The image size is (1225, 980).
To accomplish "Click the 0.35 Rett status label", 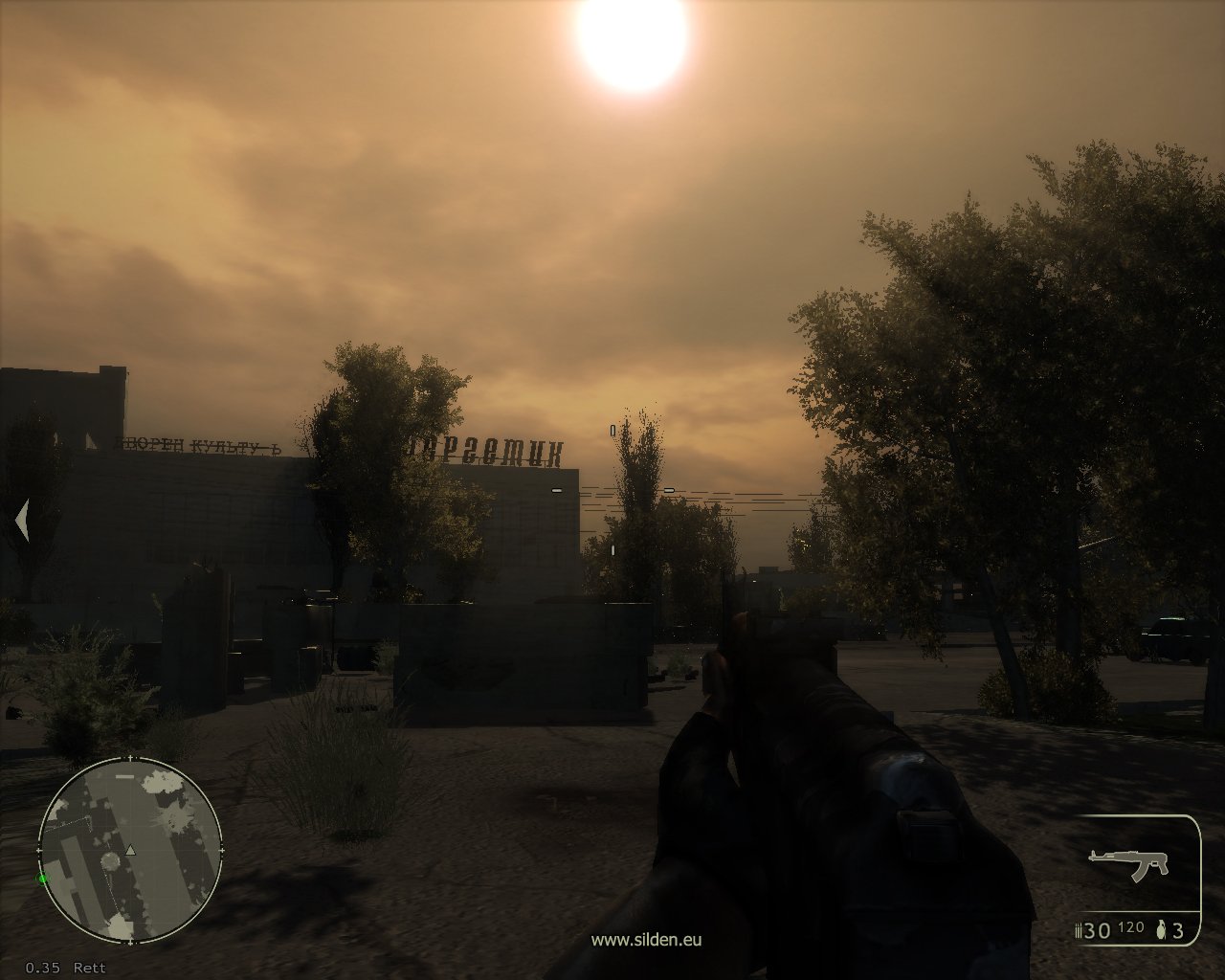I will point(64,967).
